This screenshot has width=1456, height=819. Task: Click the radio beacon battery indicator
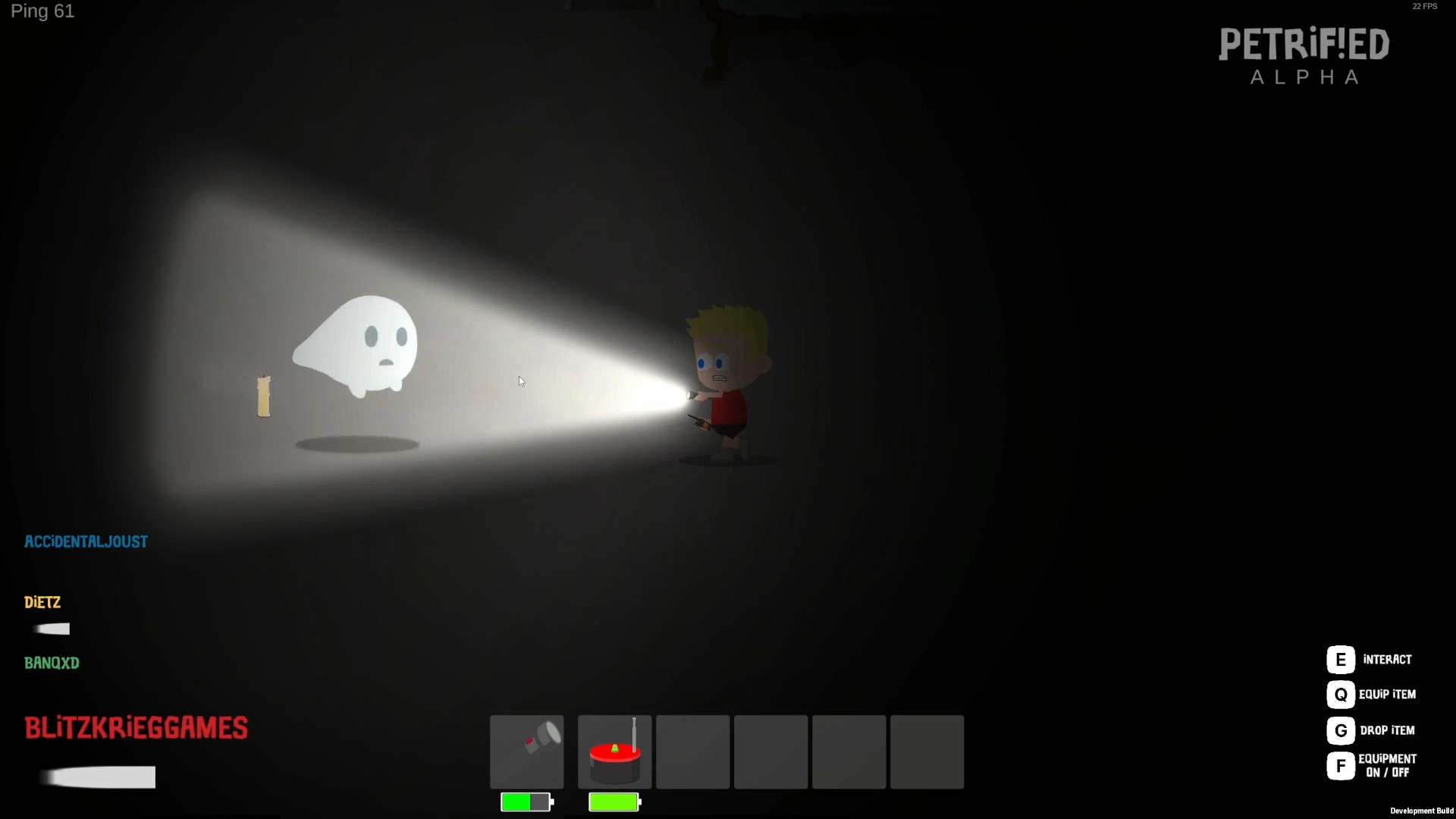click(613, 802)
